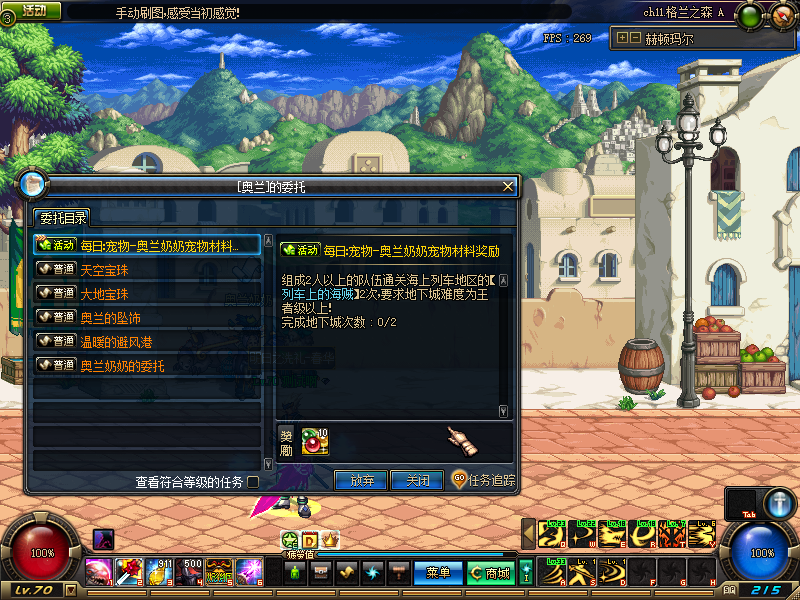
Task: Click the red orb quest reward icon
Action: coord(315,440)
